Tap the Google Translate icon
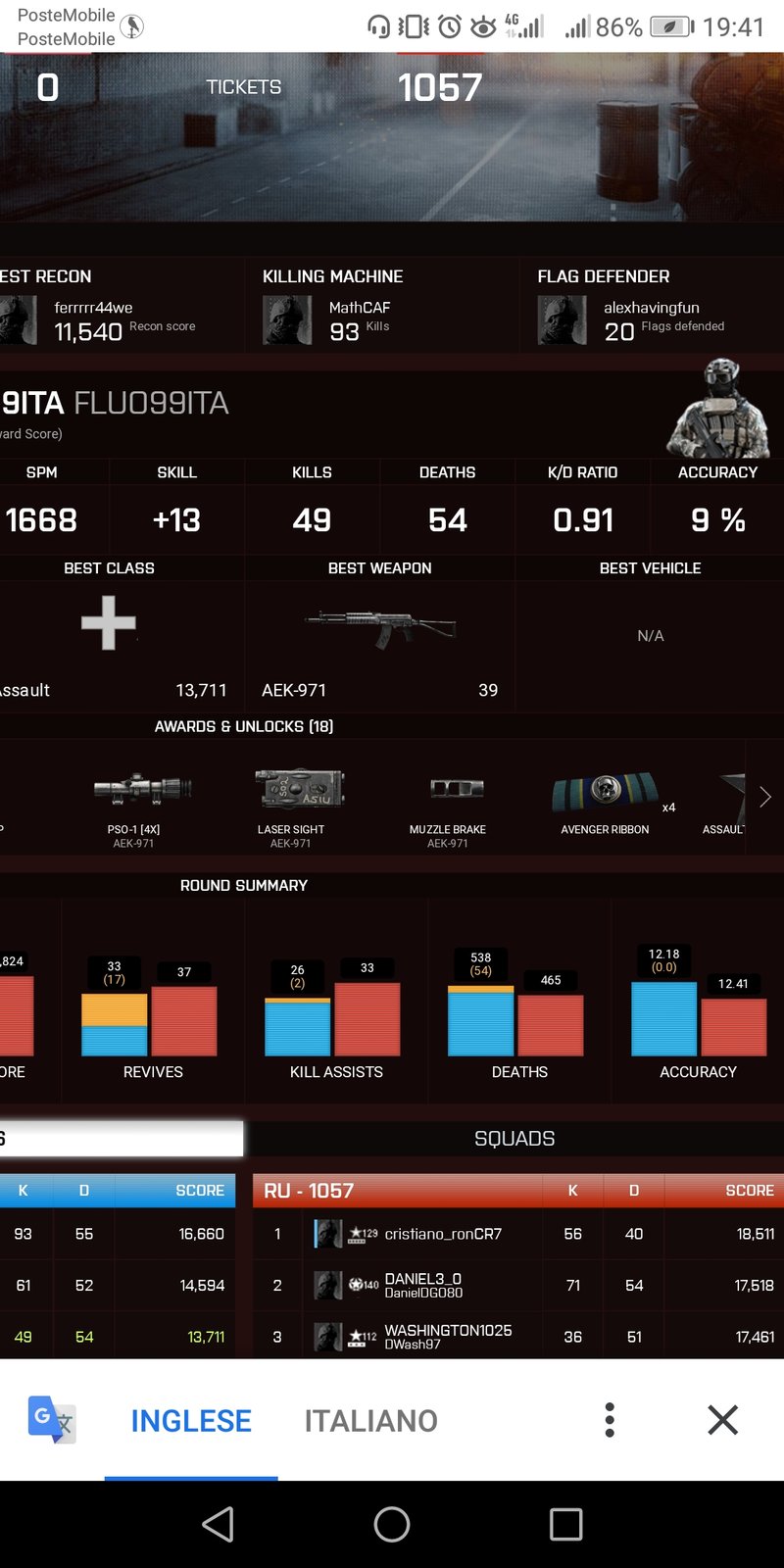 click(51, 1420)
